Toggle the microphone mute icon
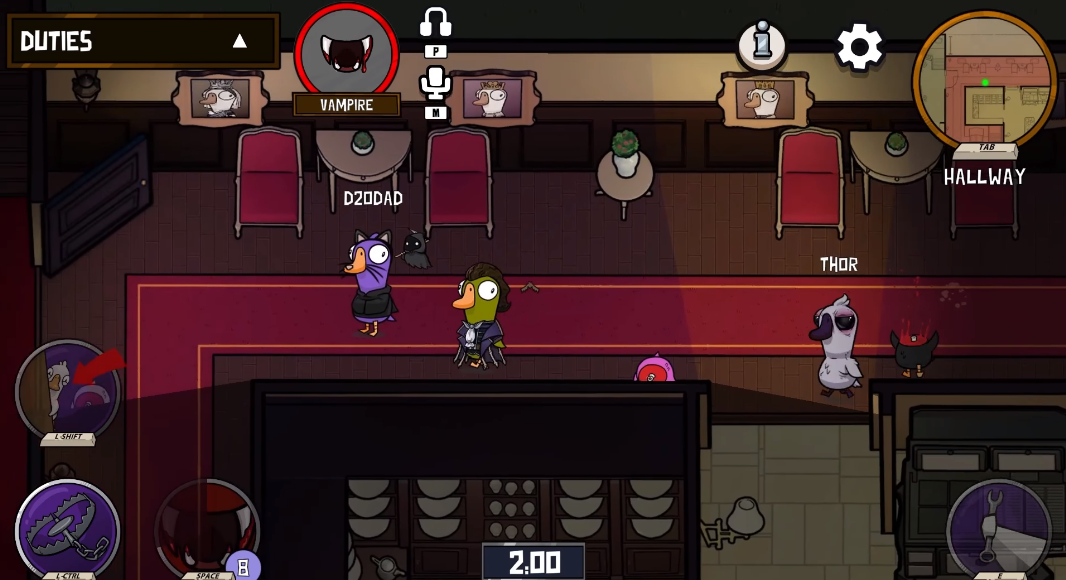This screenshot has width=1066, height=580. 435,84
